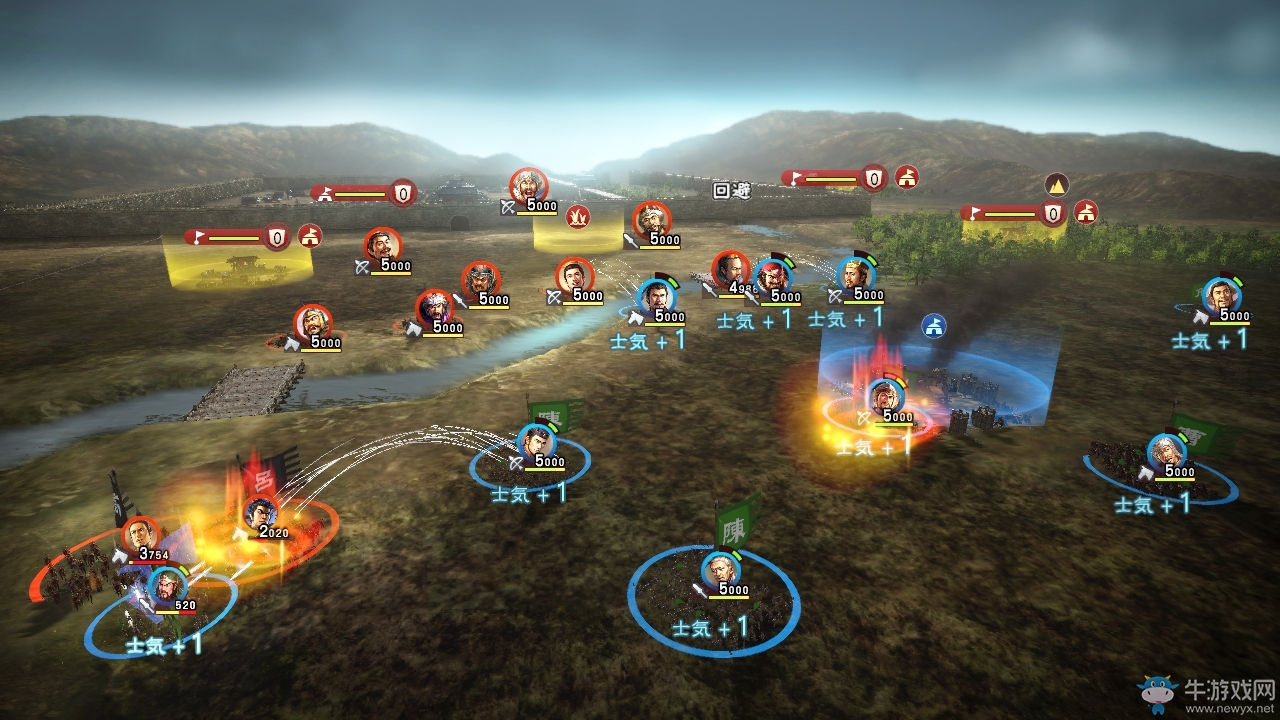Choose the allied officer fighting inside the burning camp
This screenshot has width=1280, height=720.
click(885, 397)
